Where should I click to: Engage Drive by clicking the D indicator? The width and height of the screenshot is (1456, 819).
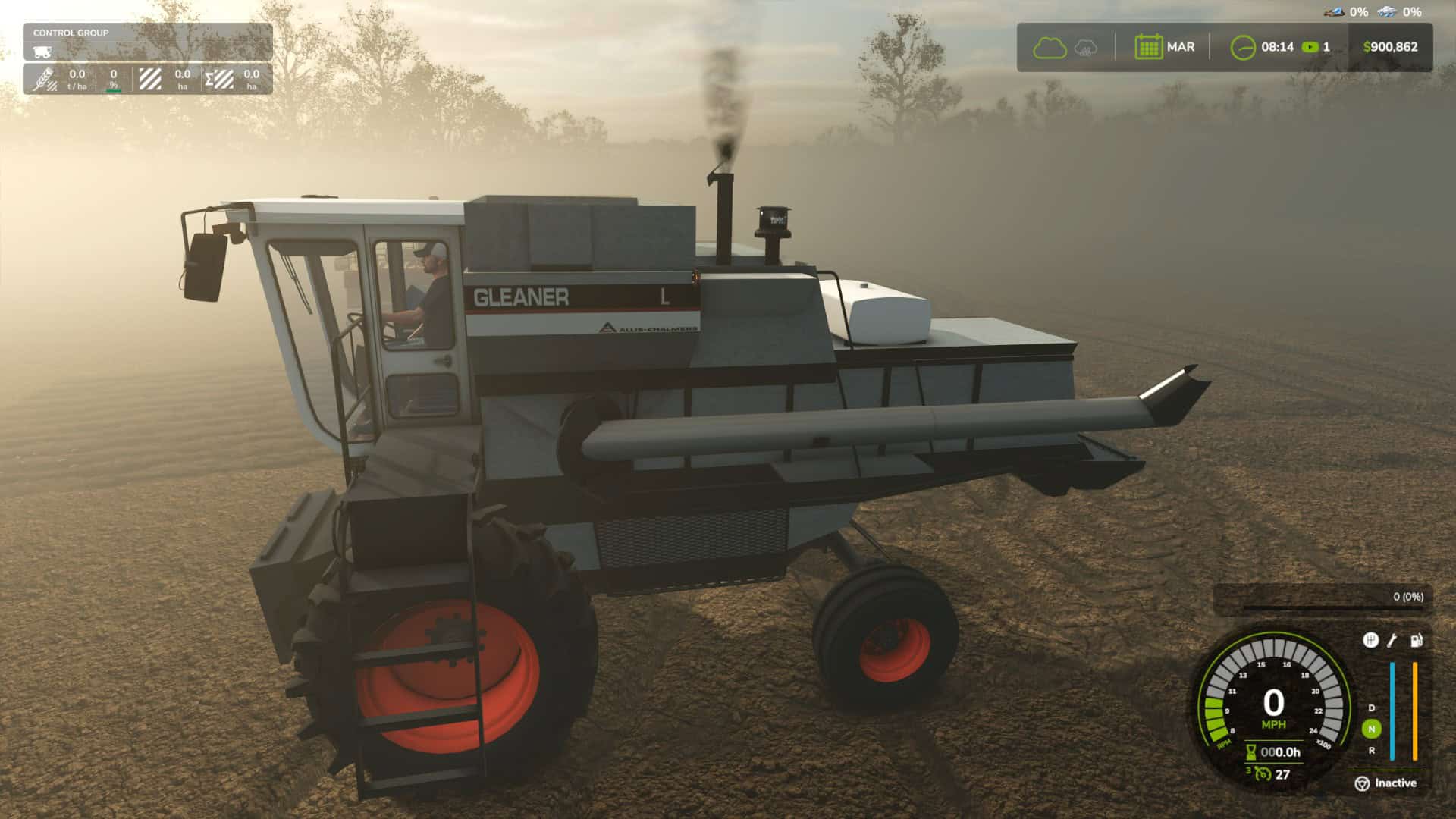[1371, 708]
